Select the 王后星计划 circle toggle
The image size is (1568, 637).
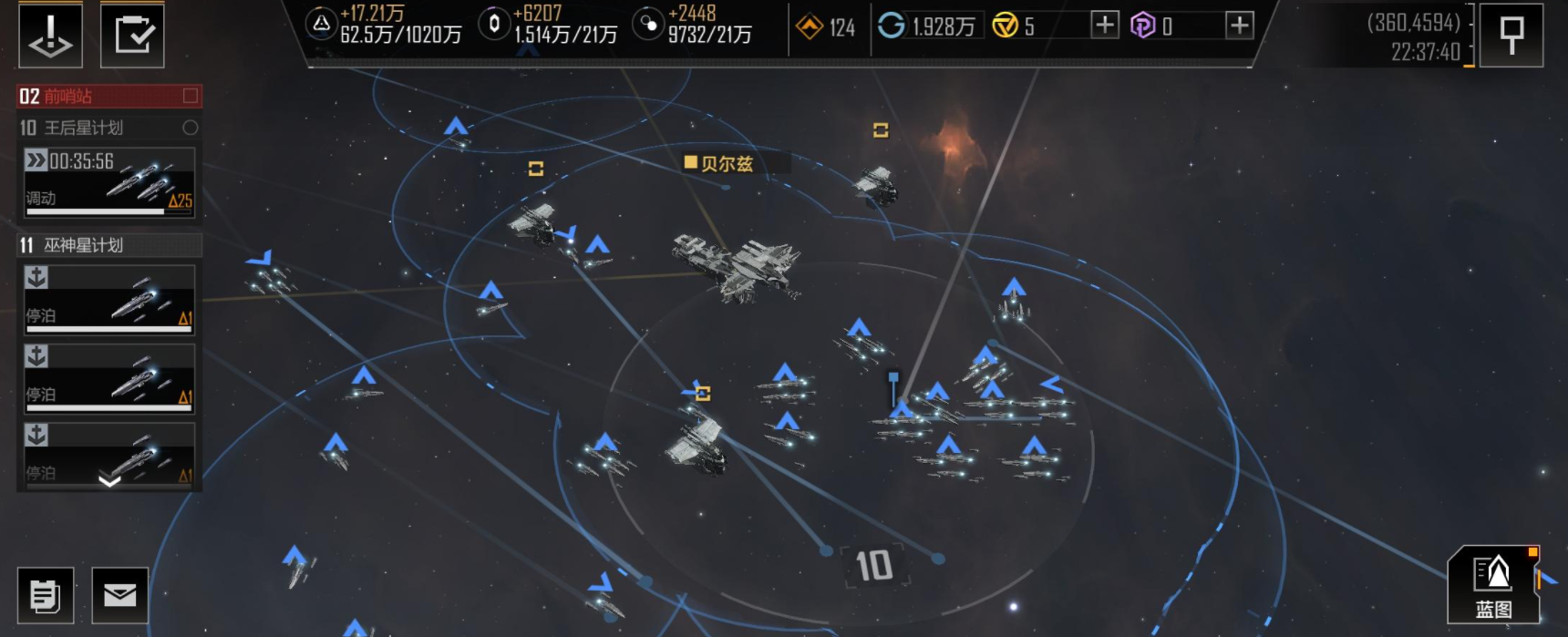tap(191, 128)
